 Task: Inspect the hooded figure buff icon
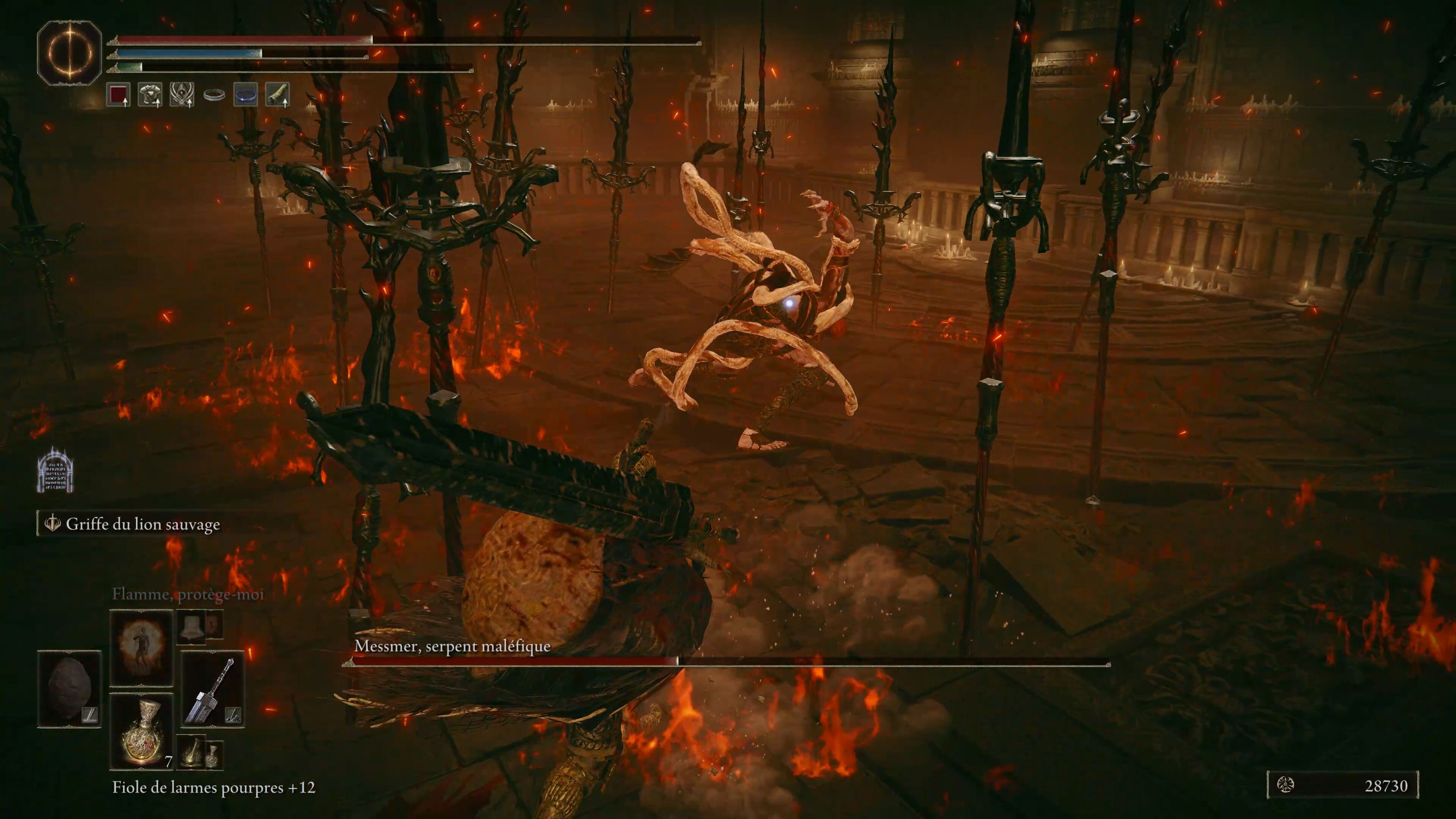(x=182, y=94)
